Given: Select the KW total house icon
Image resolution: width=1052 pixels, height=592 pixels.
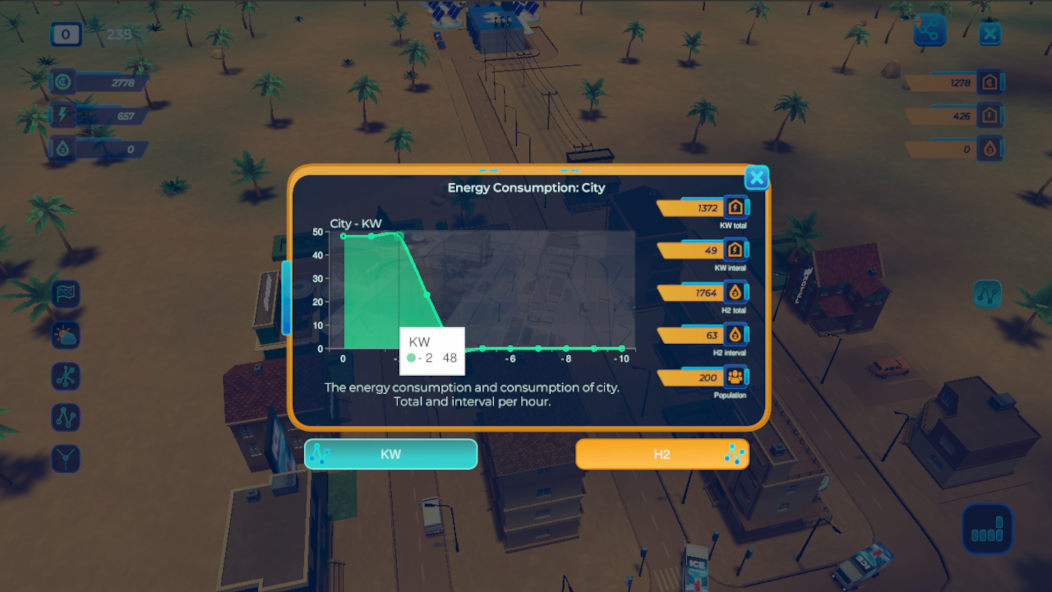Looking at the screenshot, I should (735, 208).
